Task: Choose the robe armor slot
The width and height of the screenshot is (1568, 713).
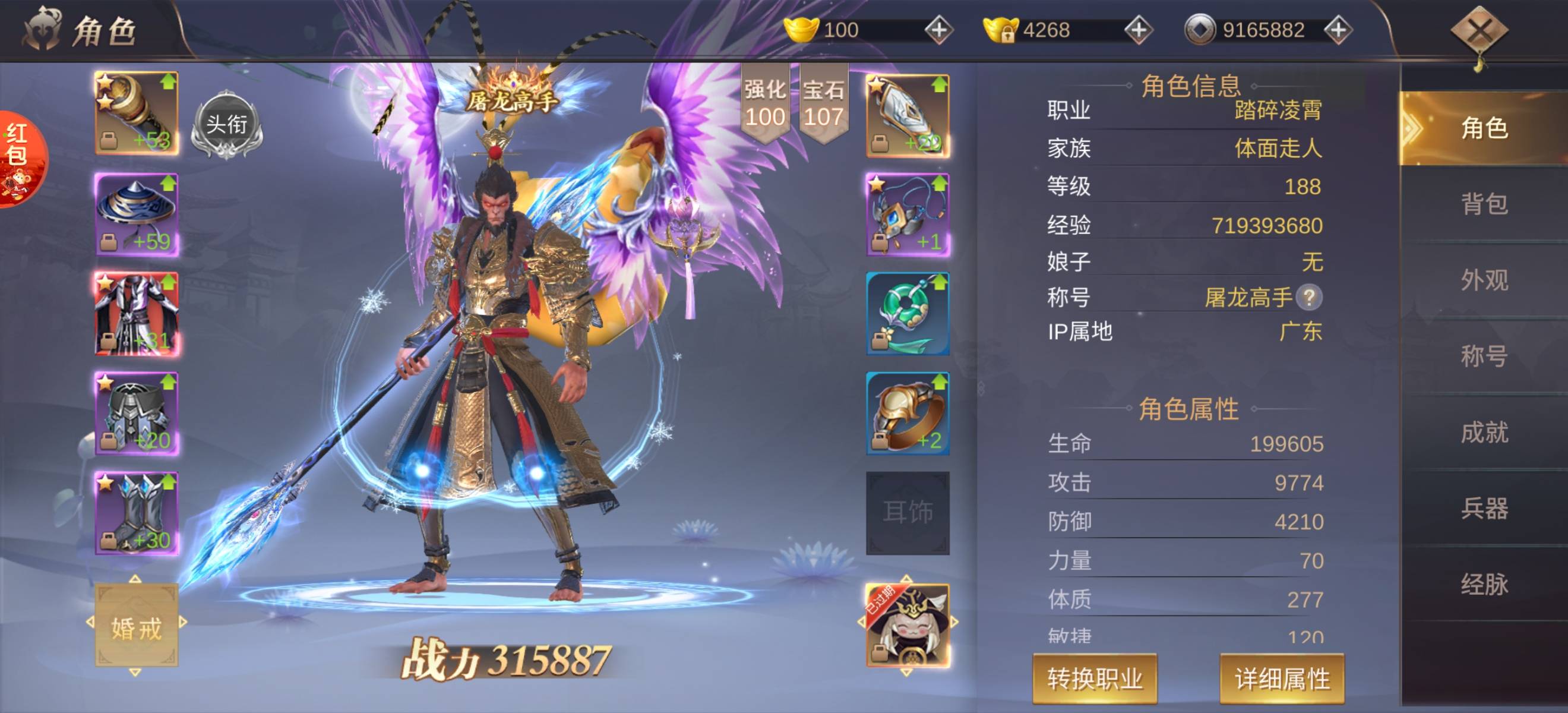Action: coord(137,314)
